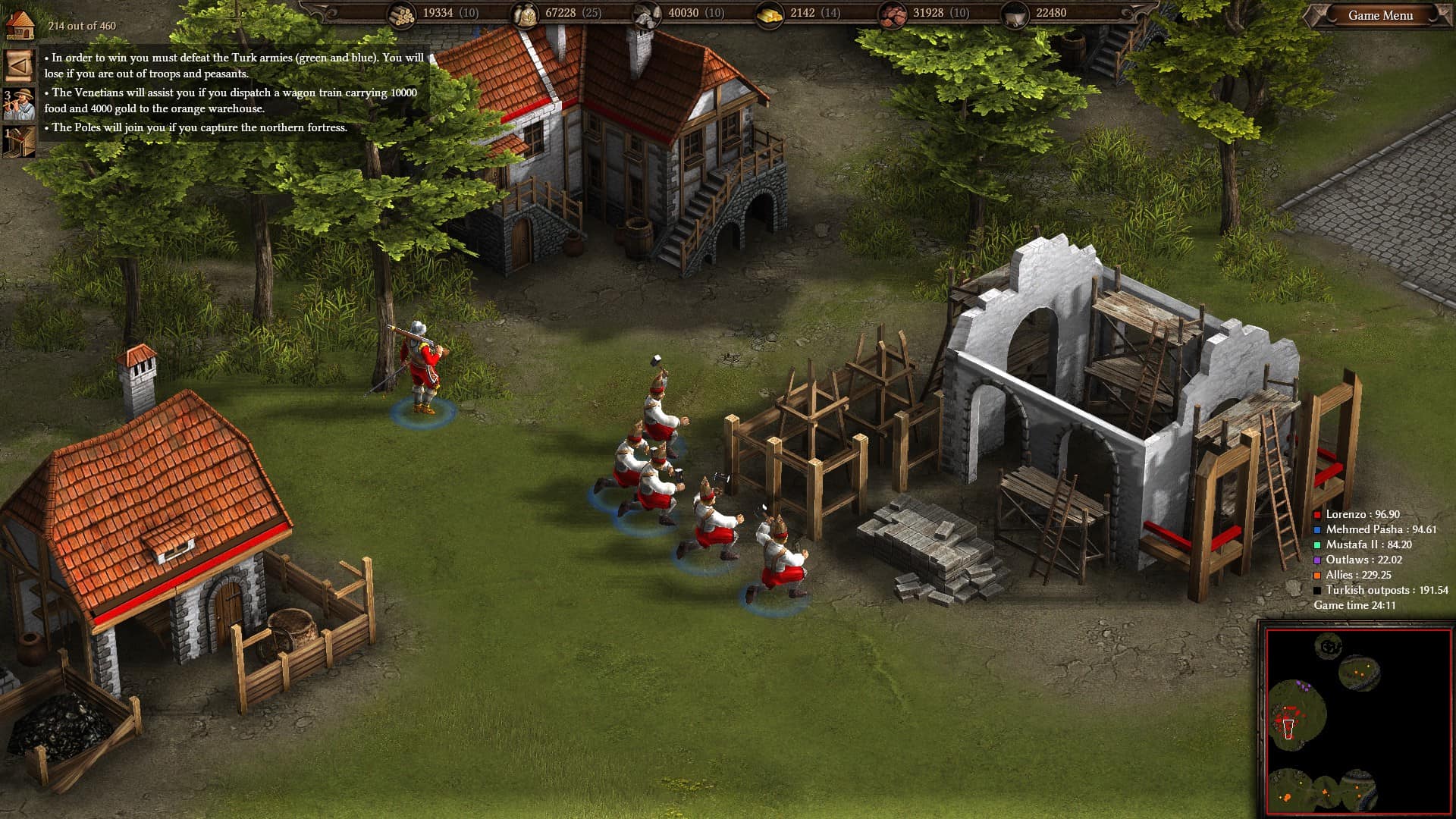
Task: Click the coal cart resource icon
Action: click(1015, 14)
